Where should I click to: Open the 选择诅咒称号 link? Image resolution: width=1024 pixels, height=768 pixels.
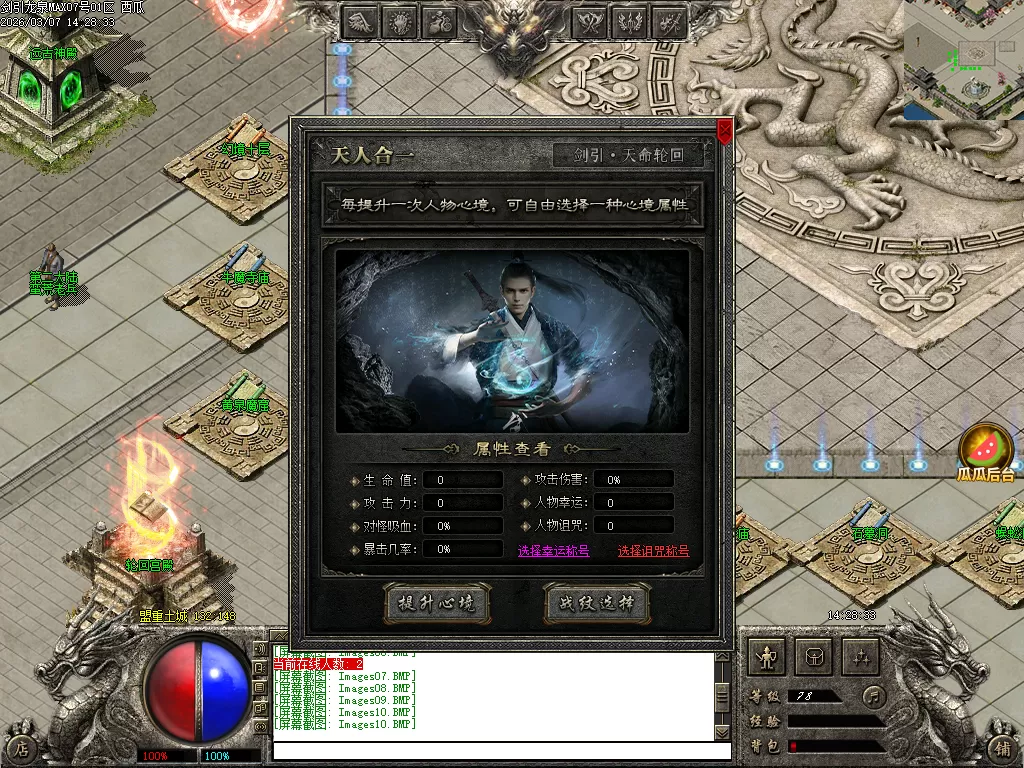click(x=653, y=551)
